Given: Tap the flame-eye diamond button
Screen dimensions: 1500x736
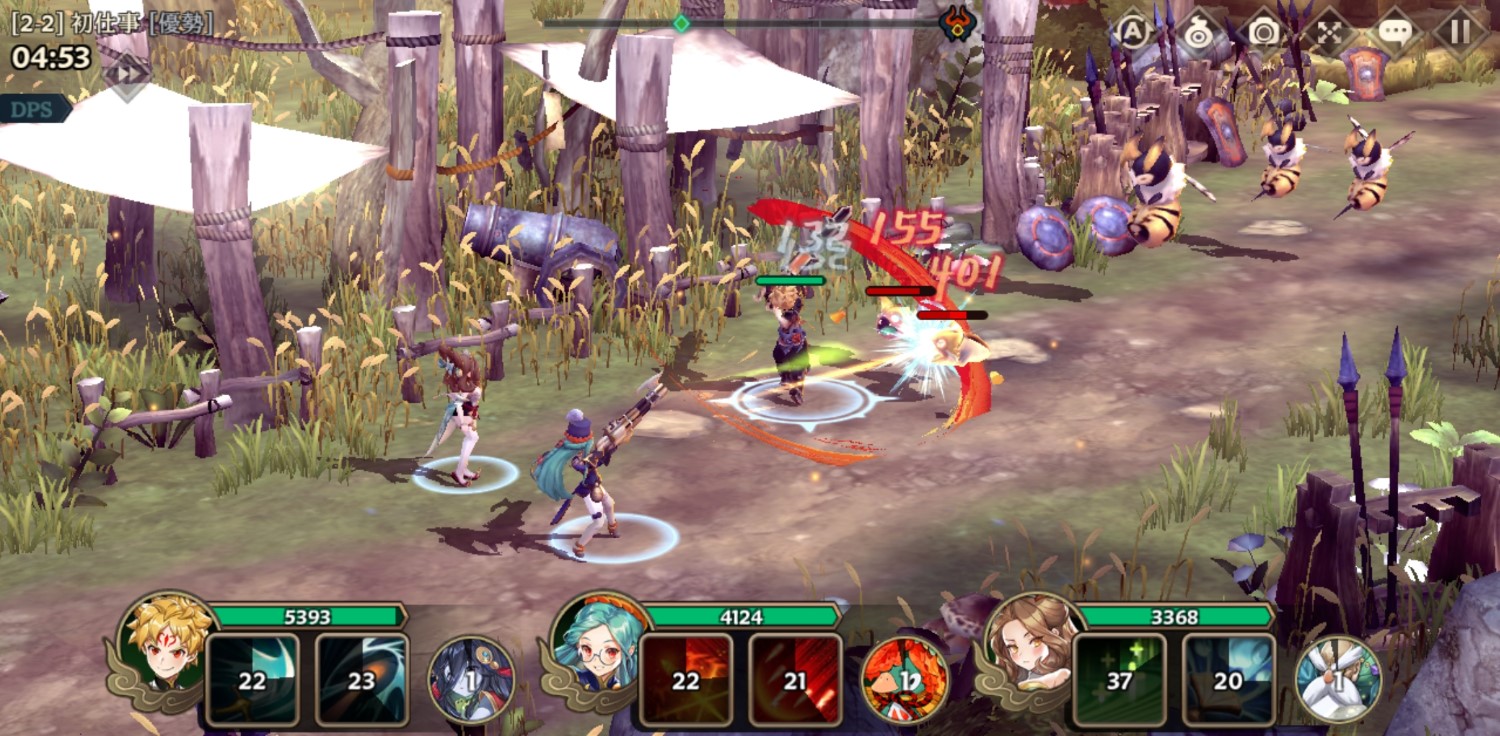Looking at the screenshot, I should (1197, 32).
